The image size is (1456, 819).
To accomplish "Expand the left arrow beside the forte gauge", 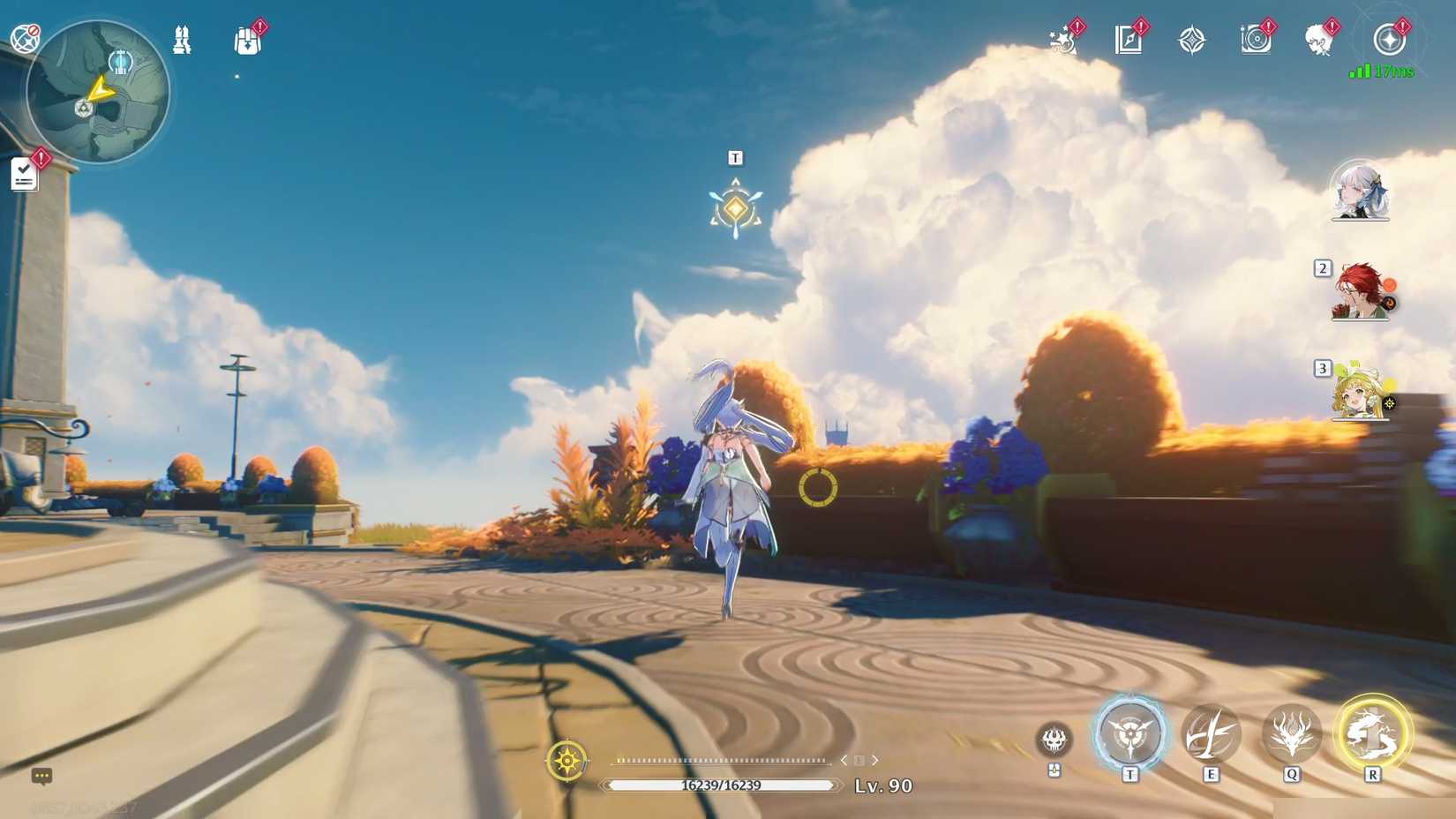I will pos(843,759).
